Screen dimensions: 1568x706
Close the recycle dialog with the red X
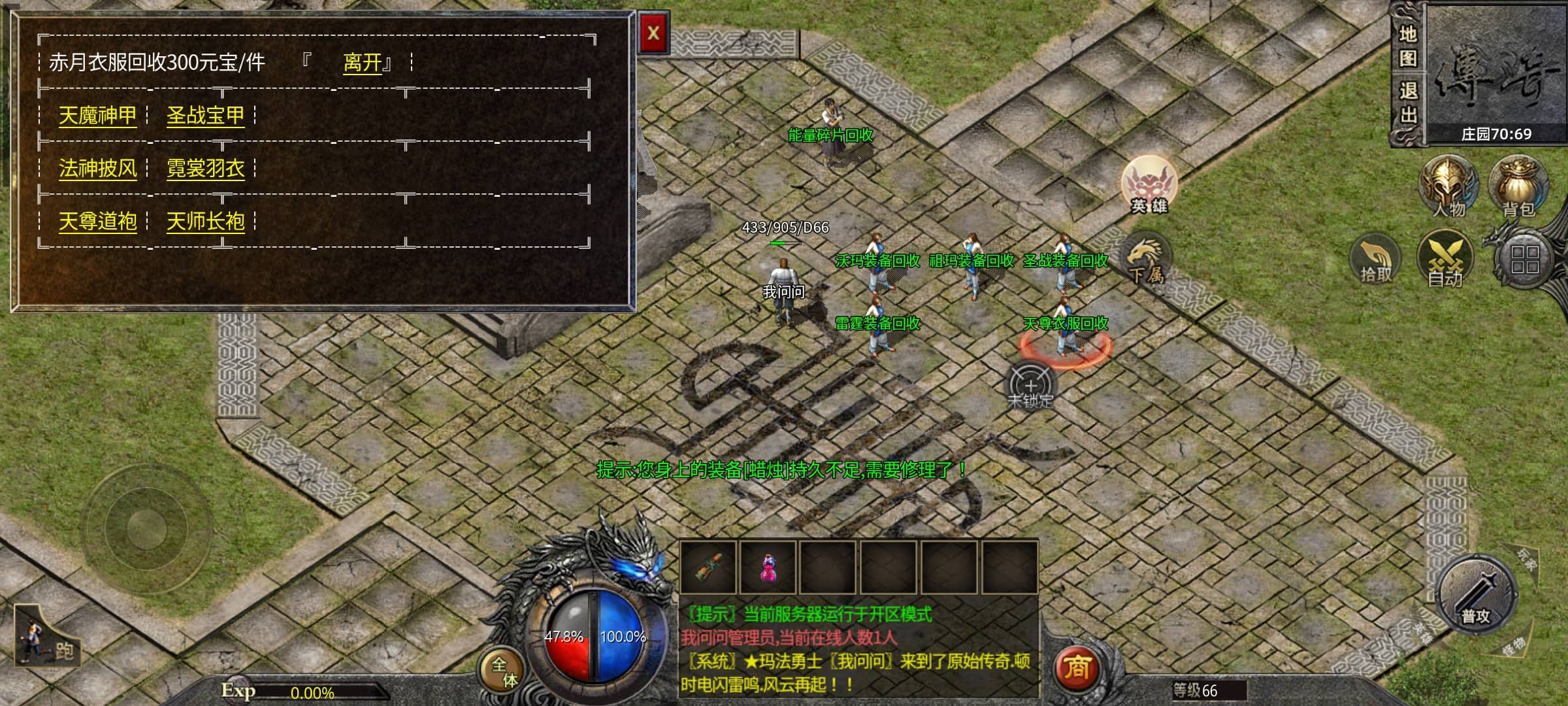(x=653, y=33)
